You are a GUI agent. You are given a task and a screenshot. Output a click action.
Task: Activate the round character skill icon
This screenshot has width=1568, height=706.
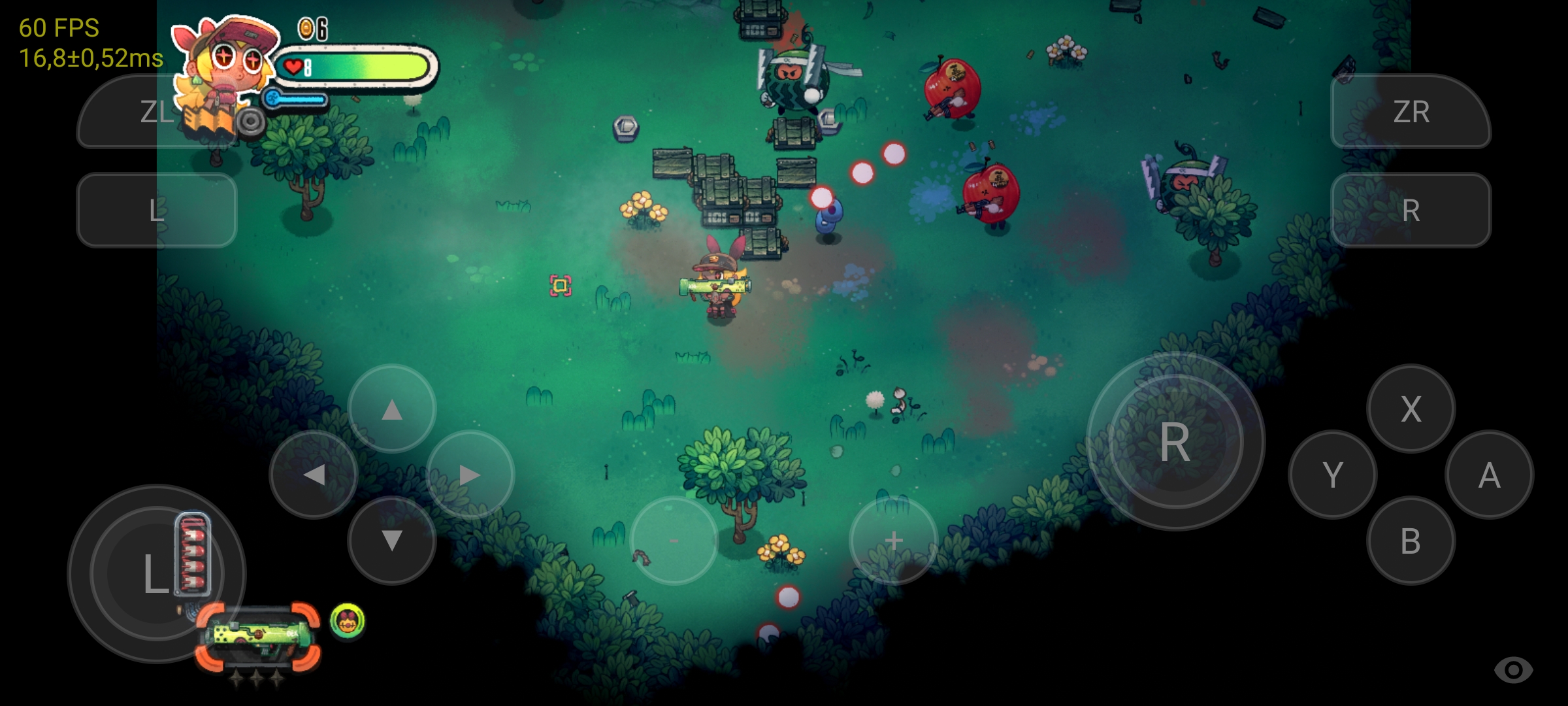click(x=348, y=620)
